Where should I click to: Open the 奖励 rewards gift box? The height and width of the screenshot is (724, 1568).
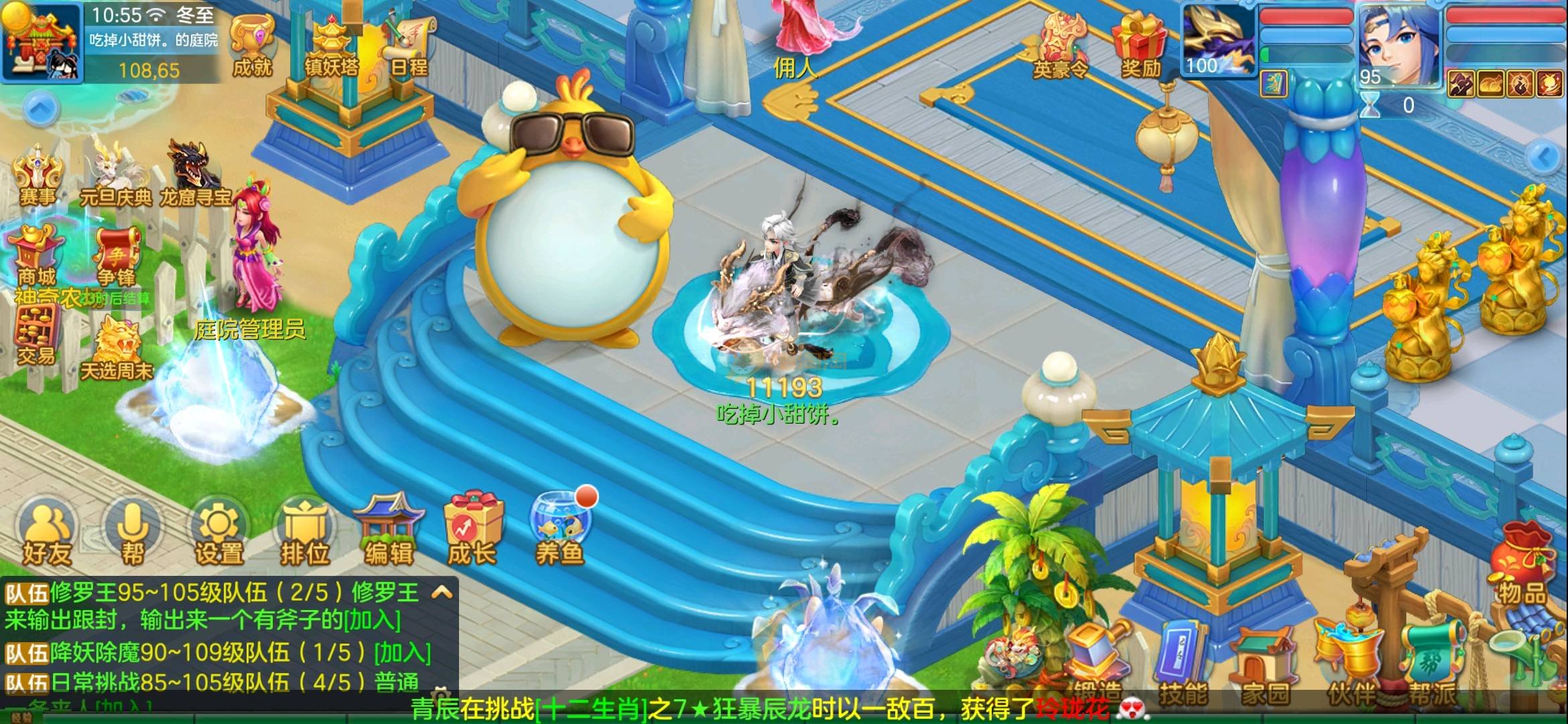coord(1140,46)
